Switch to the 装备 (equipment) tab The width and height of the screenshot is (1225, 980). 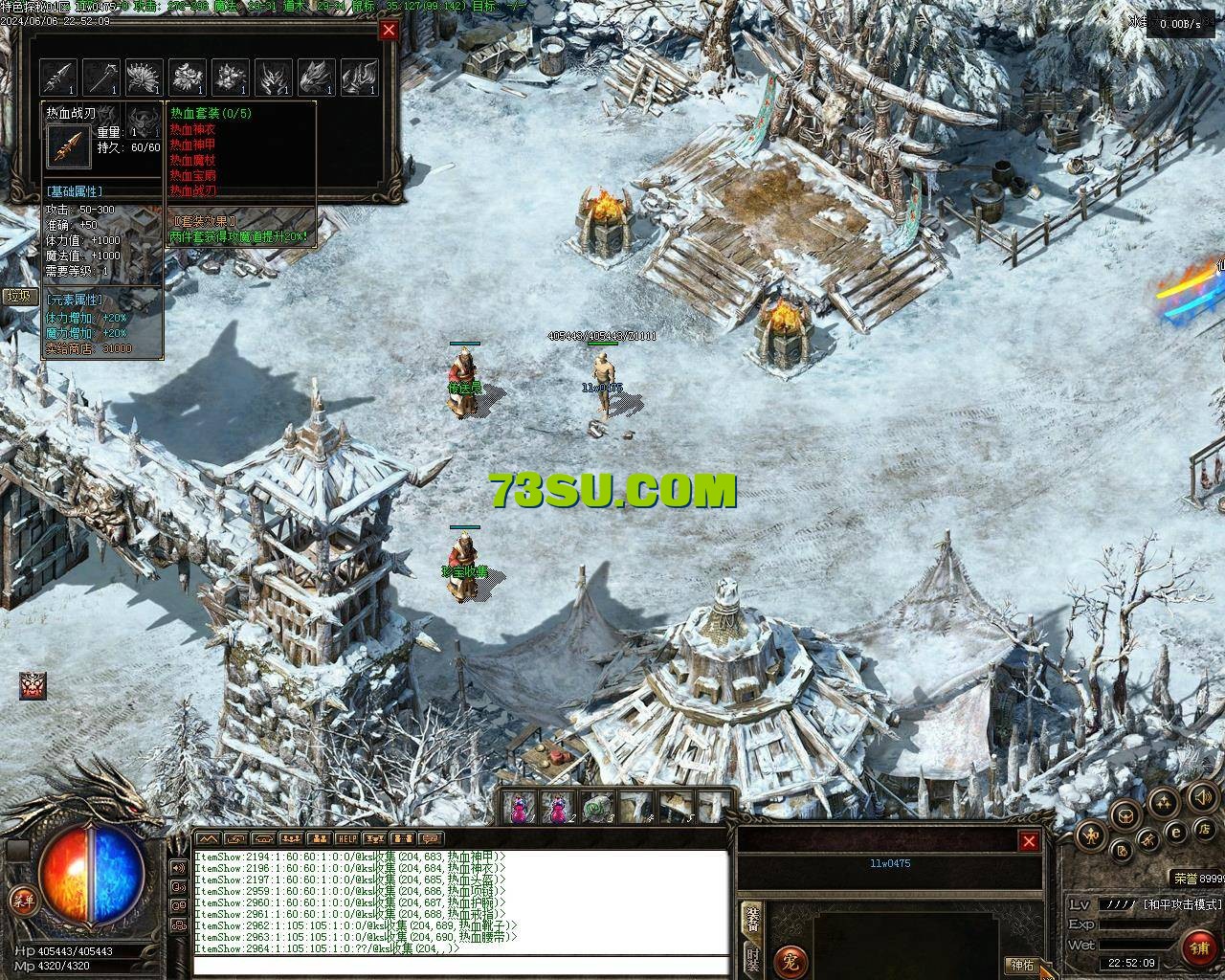click(x=753, y=921)
